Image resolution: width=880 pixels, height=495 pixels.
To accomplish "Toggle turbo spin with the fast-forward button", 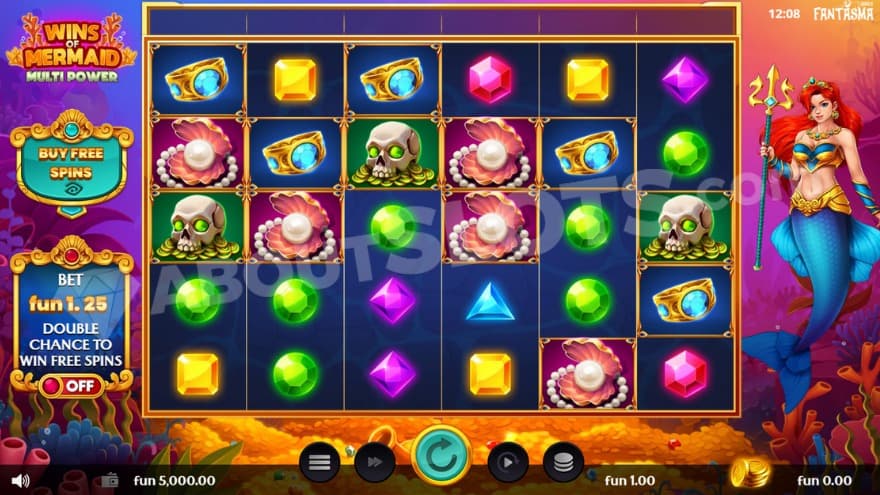I will [375, 462].
